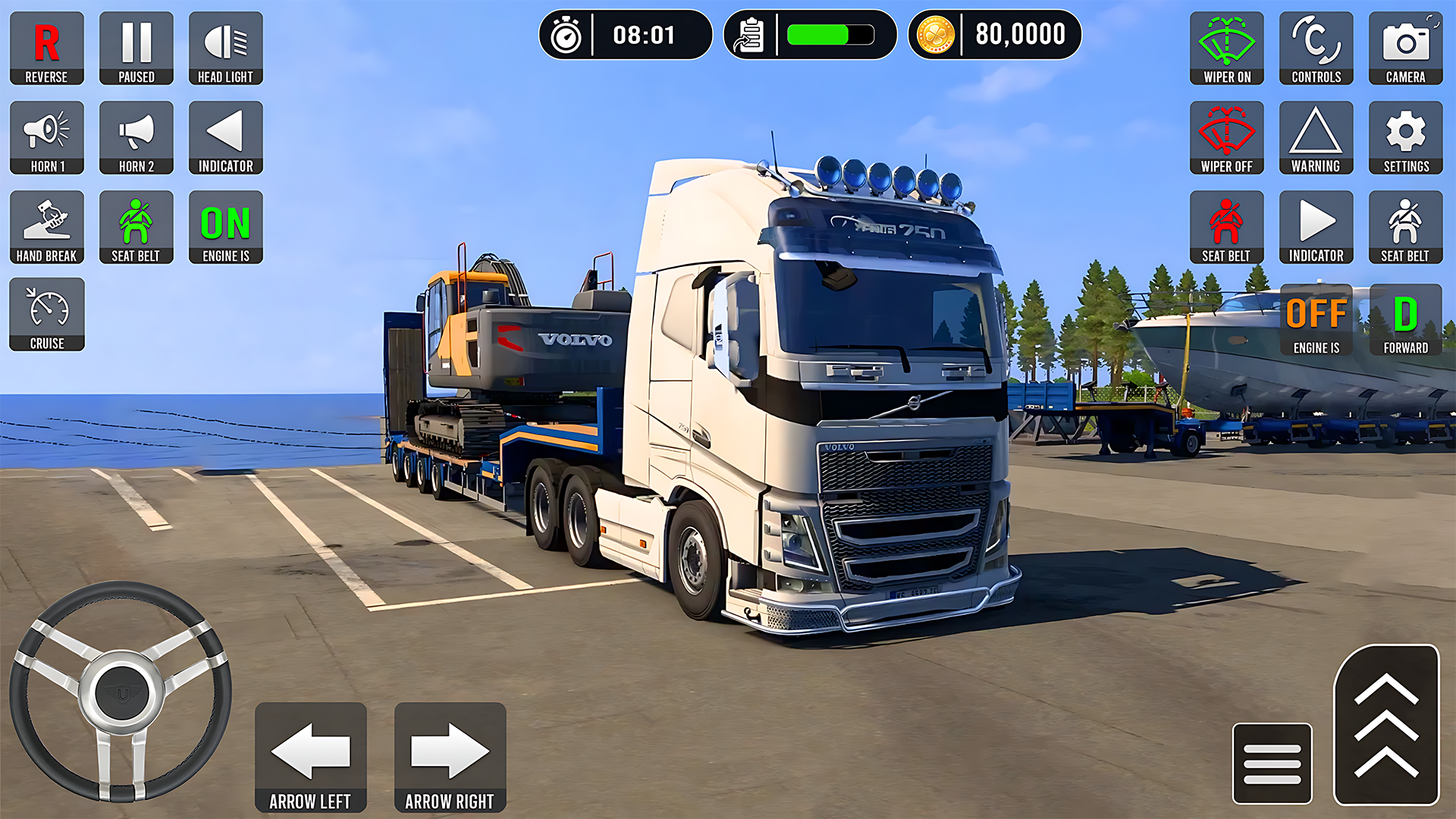Open the Controls menu
The height and width of the screenshot is (819, 1456).
[1316, 48]
